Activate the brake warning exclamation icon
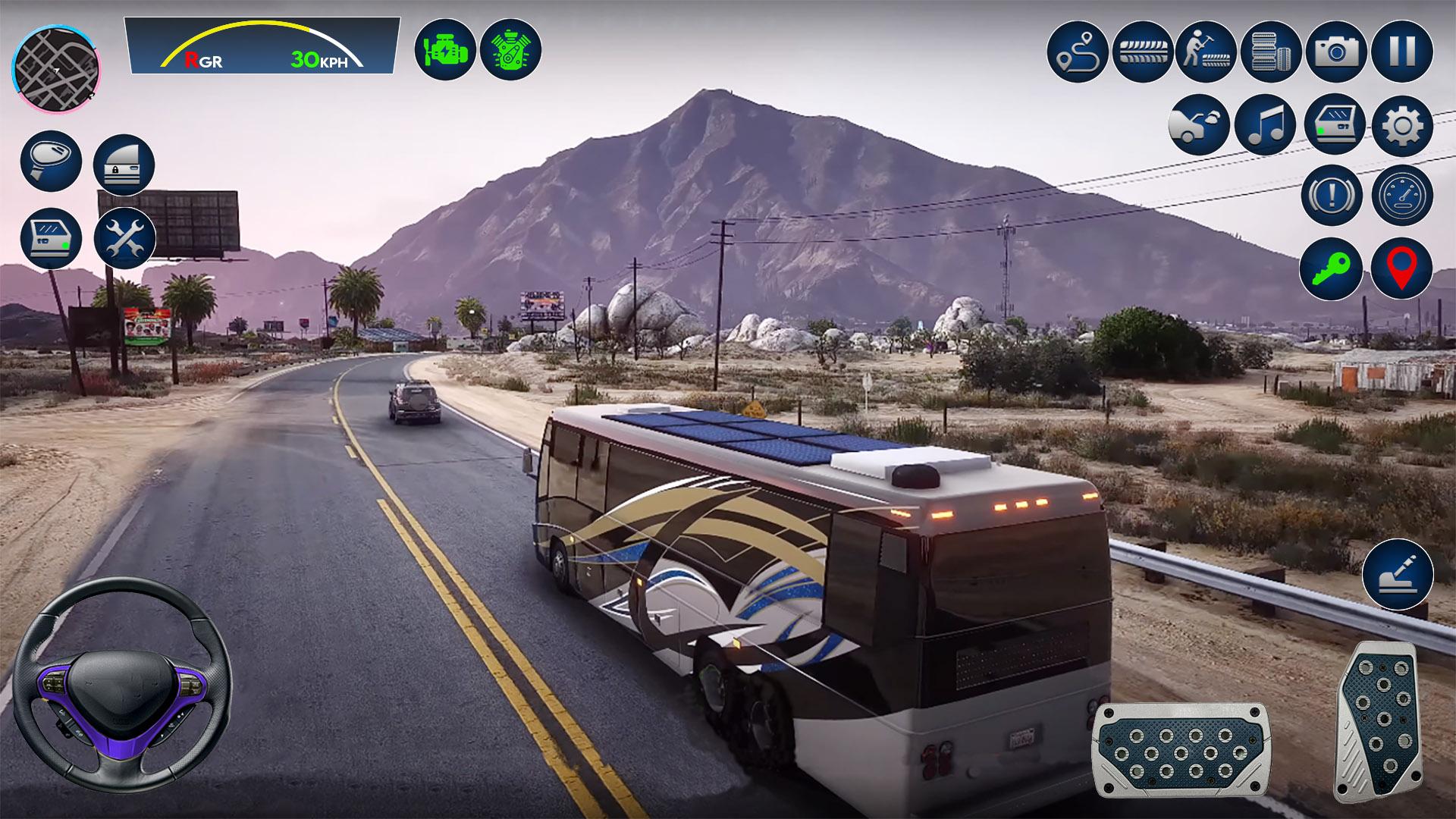The image size is (1456, 819). [x=1332, y=195]
